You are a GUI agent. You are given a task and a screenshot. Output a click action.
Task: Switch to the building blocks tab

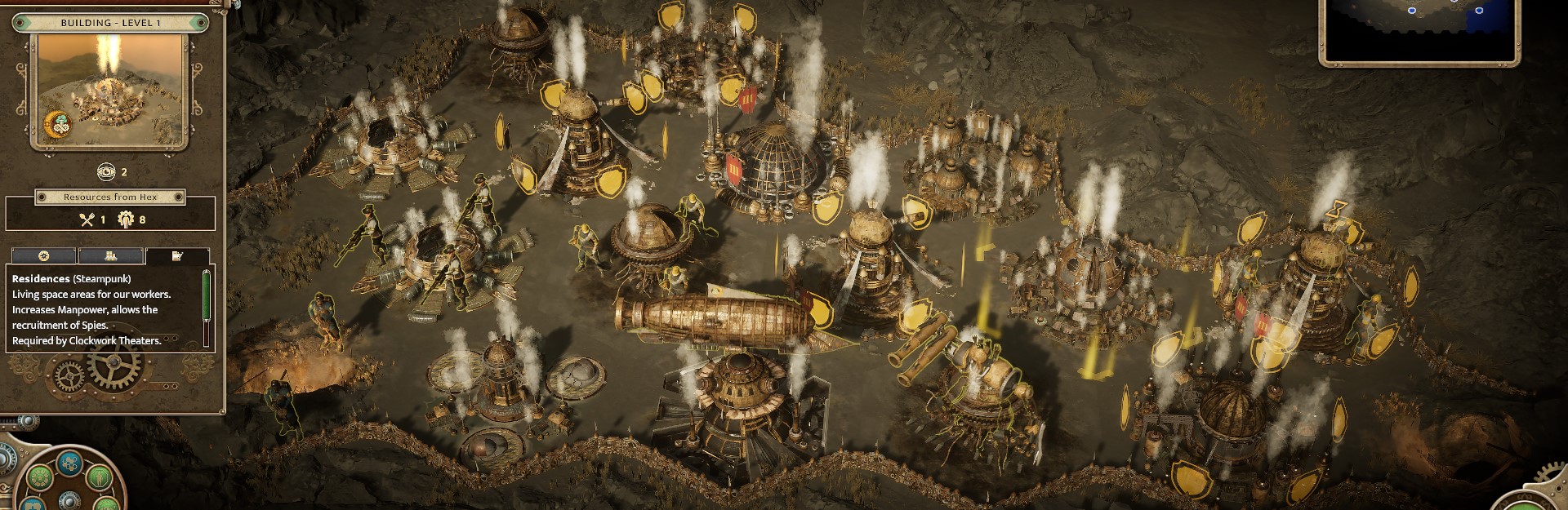pos(111,256)
